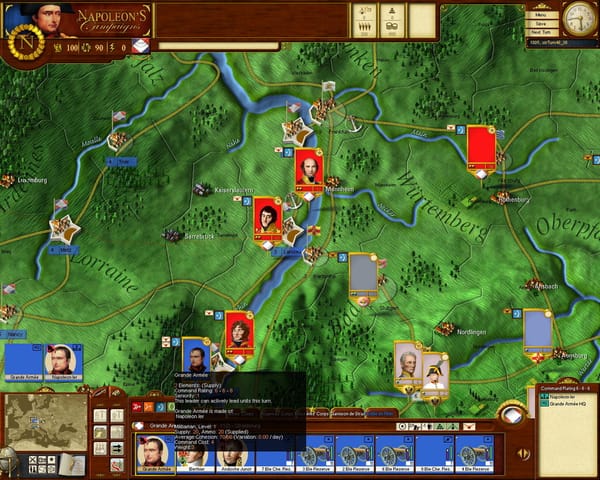Select the Grande Armée unit card with Napoleon
Screen dimensions: 600x480
(x=154, y=455)
